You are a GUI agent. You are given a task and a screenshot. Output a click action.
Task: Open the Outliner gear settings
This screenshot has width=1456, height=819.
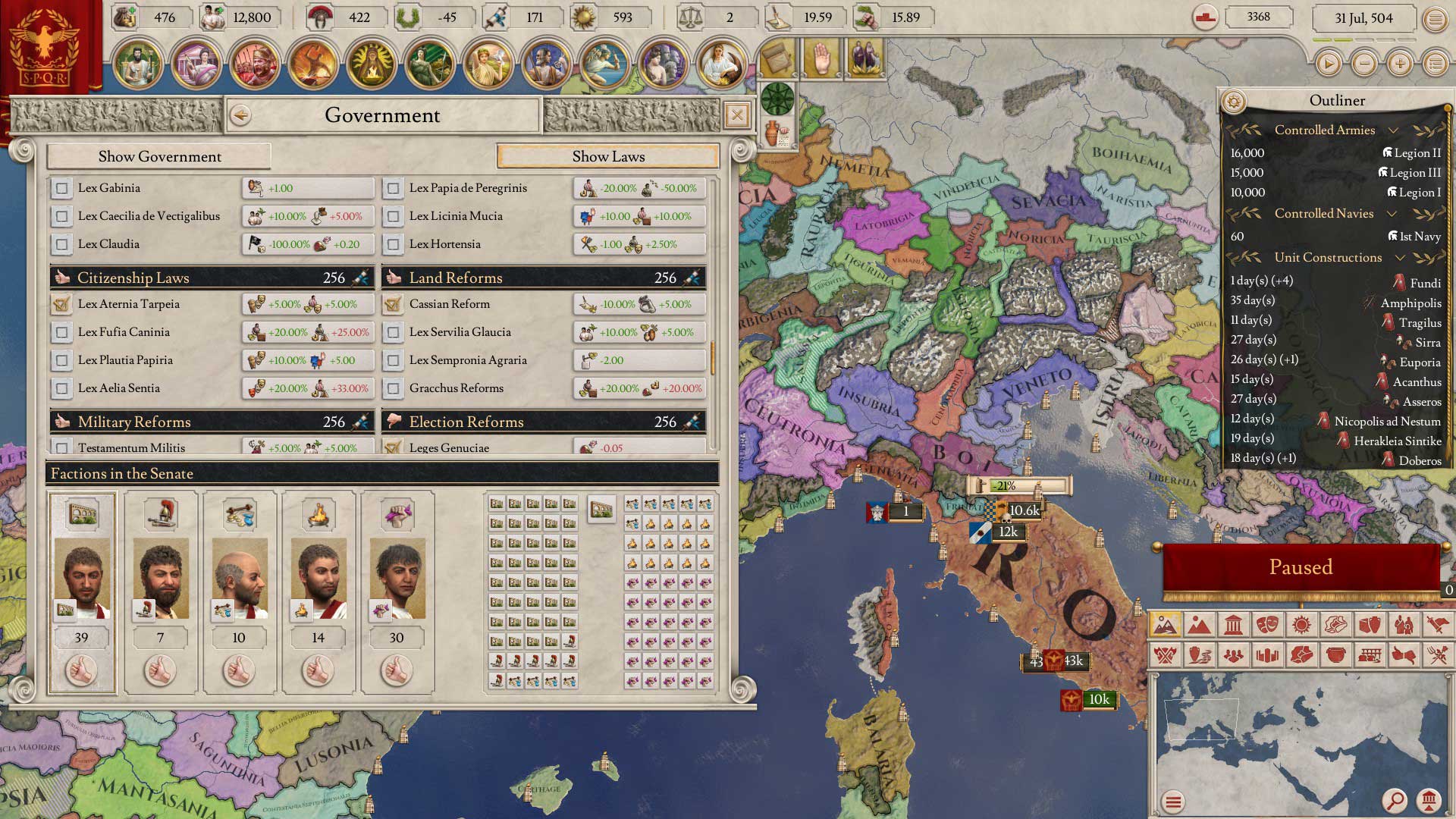pos(1234,101)
